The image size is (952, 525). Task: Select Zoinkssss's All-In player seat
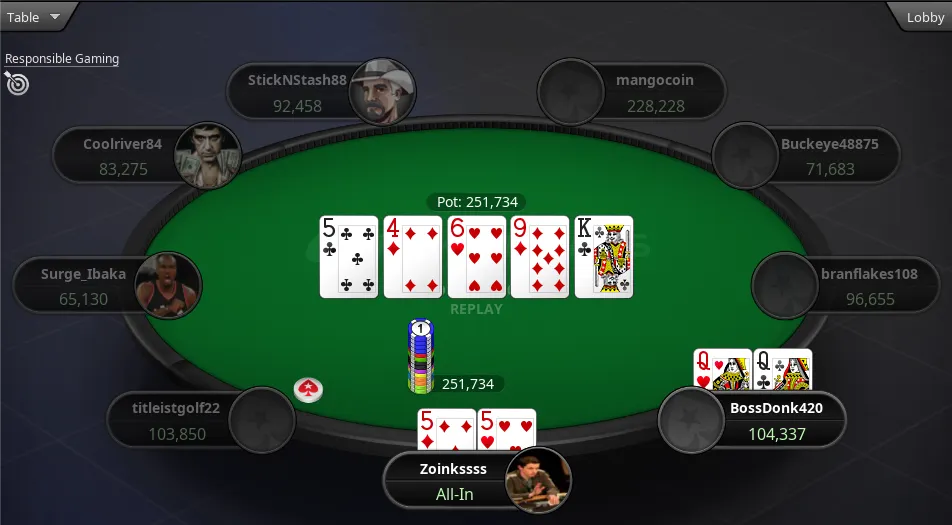click(x=475, y=480)
